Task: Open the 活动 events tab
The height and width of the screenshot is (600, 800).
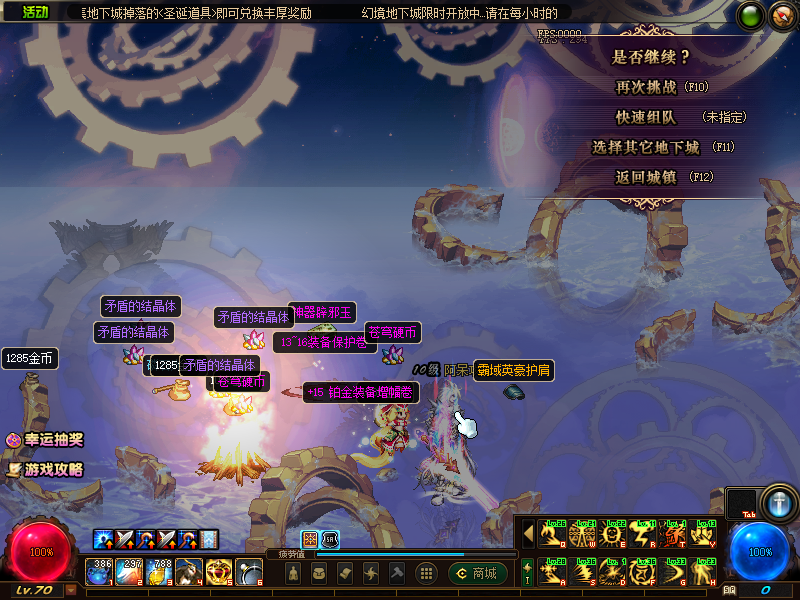Action: [35, 12]
